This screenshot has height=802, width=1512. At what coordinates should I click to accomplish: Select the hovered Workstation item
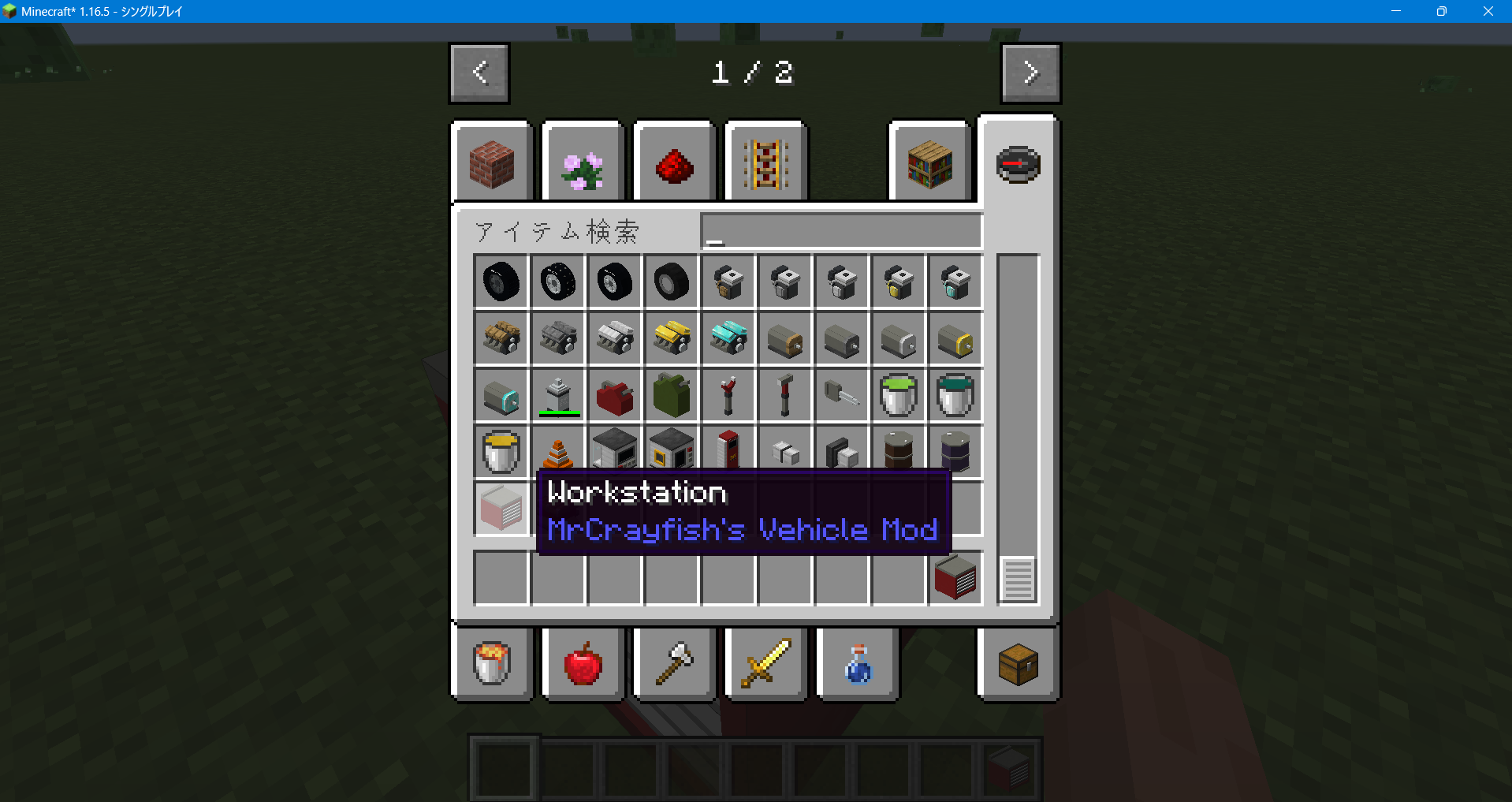coord(501,509)
